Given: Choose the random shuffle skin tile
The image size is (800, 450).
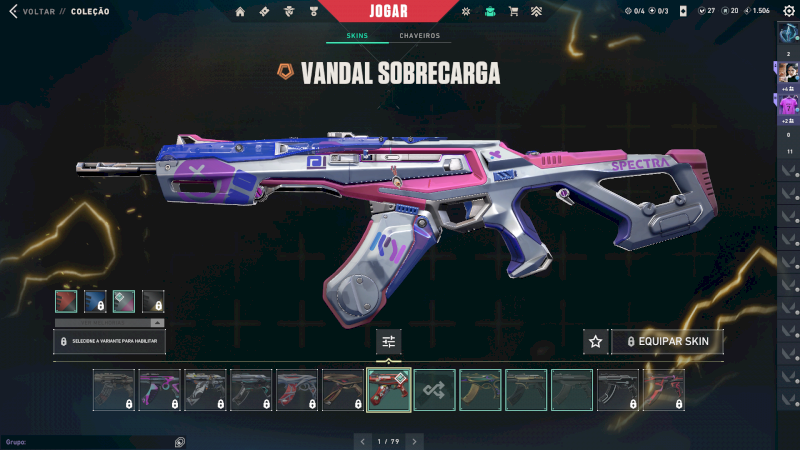Looking at the screenshot, I should [435, 390].
